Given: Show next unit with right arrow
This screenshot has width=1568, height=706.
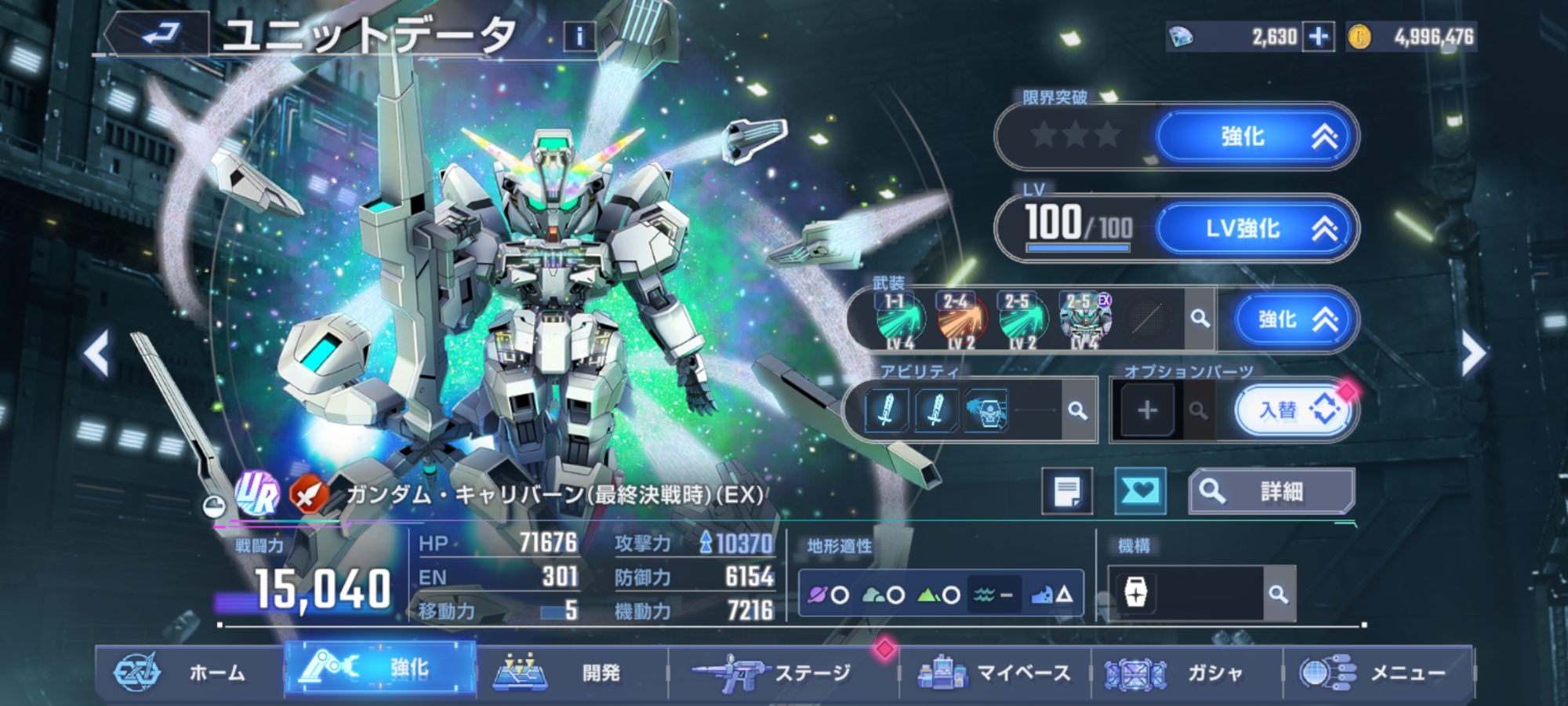Looking at the screenshot, I should [1472, 354].
